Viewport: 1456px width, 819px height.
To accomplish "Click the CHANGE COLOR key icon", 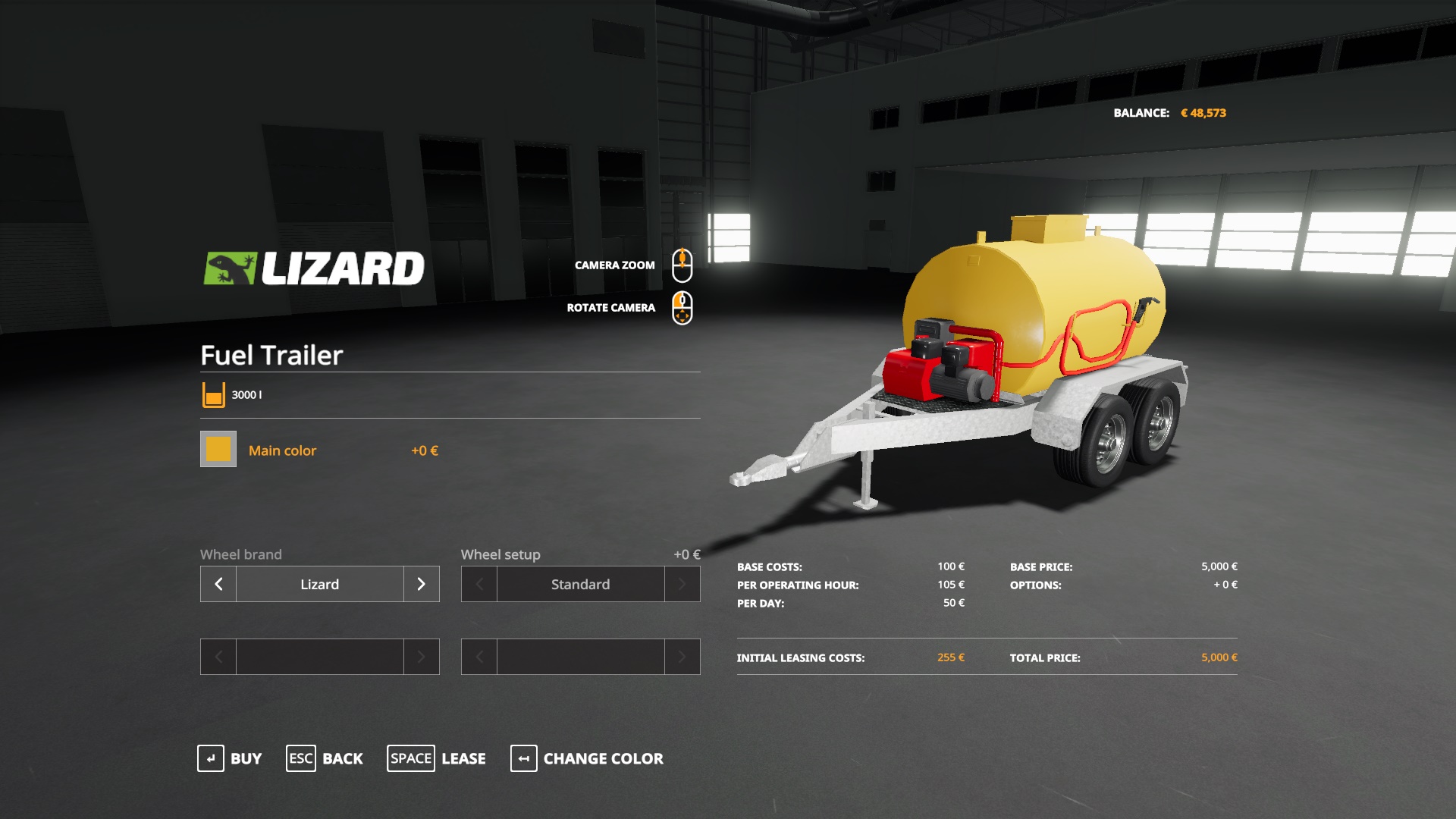I will (x=522, y=758).
